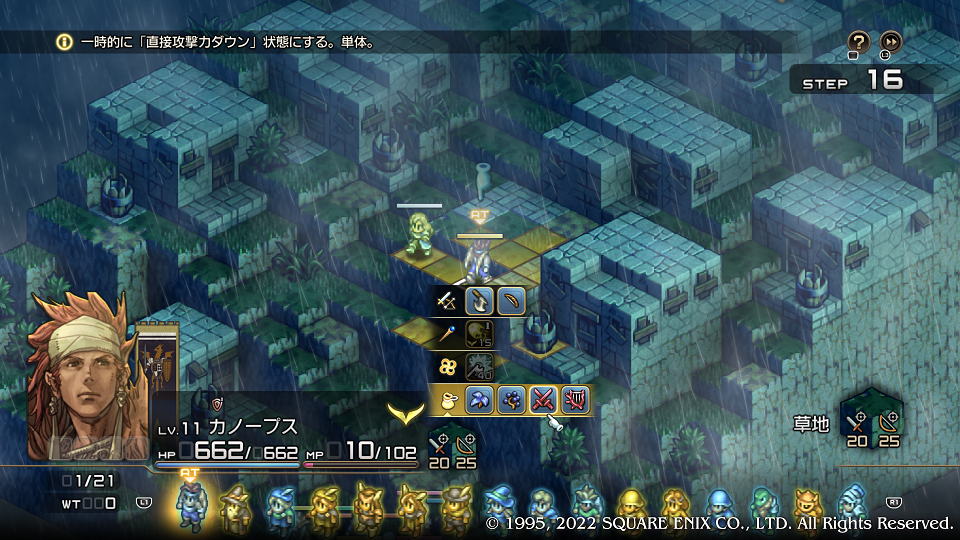This screenshot has height=540, width=960.
Task: Select the first unit in turn order
Action: click(190, 504)
